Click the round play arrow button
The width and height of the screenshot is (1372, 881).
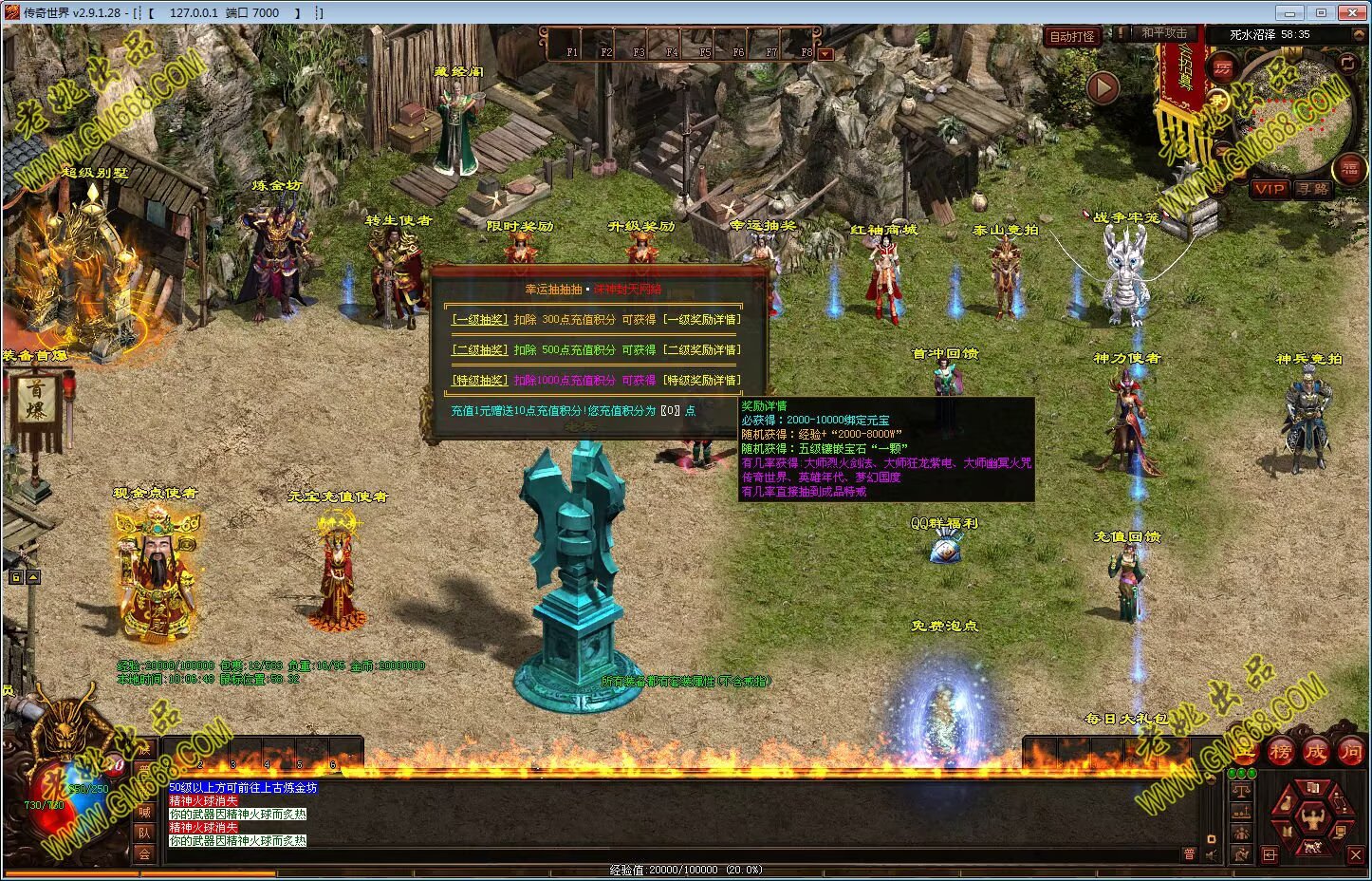click(1103, 88)
